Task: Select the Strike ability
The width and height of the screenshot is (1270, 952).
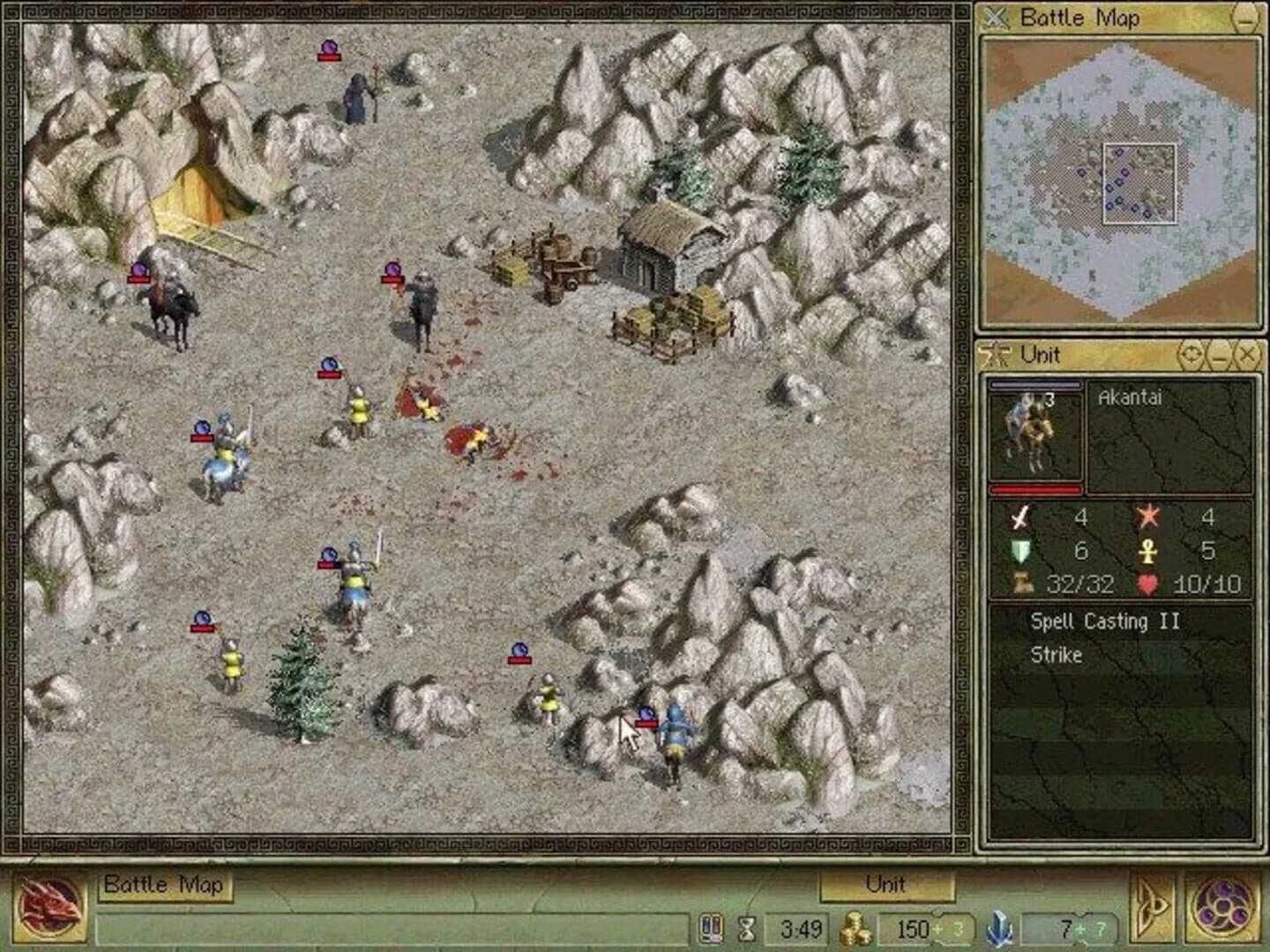Action: click(1057, 656)
